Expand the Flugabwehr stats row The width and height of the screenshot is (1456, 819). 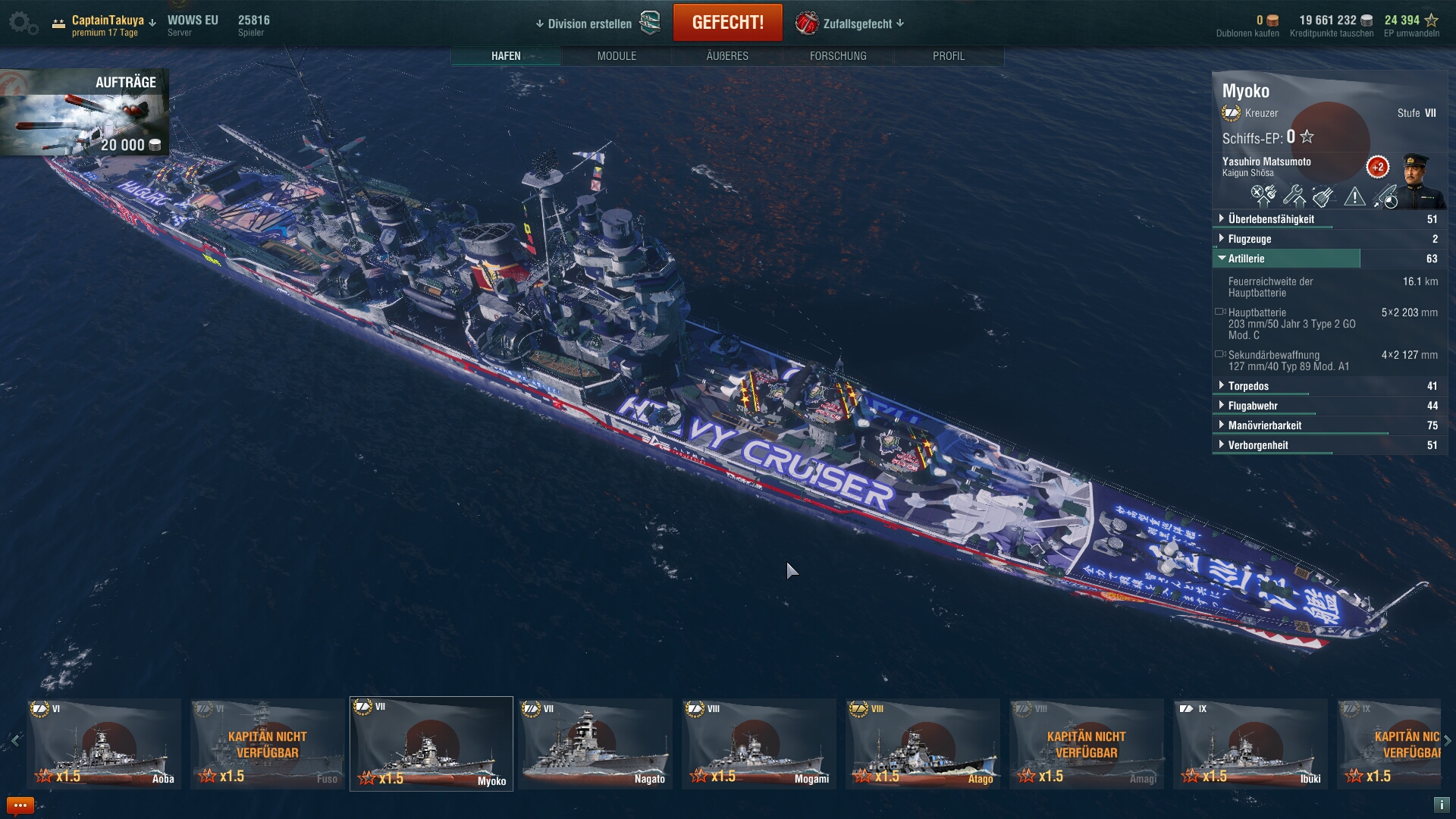coord(1253,406)
